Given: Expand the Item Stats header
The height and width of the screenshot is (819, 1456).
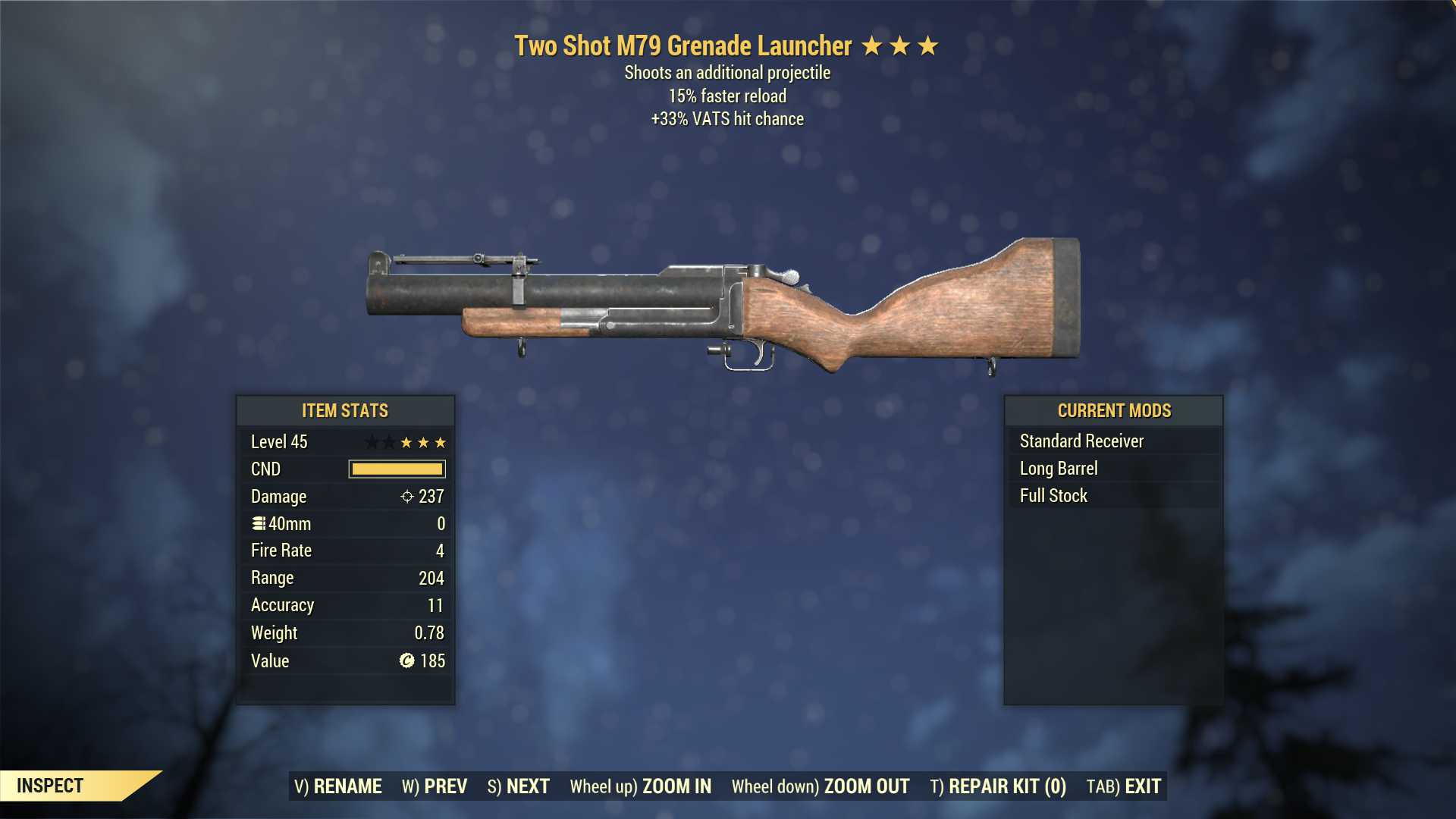Looking at the screenshot, I should coord(345,410).
